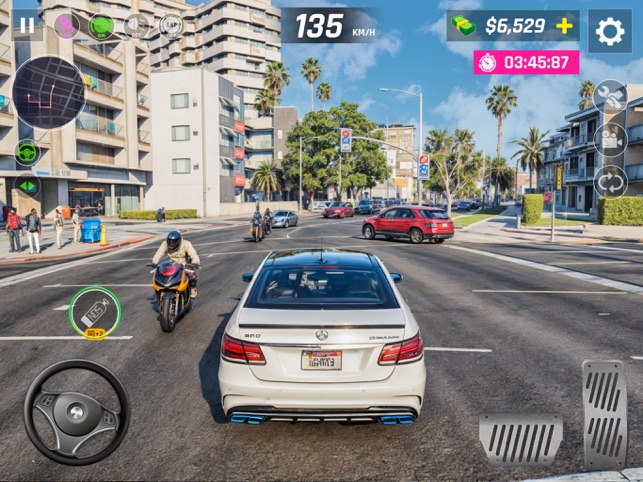Screen dimensions: 643x482
Task: Toggle the pink icon in the top row
Action: click(x=67, y=25)
